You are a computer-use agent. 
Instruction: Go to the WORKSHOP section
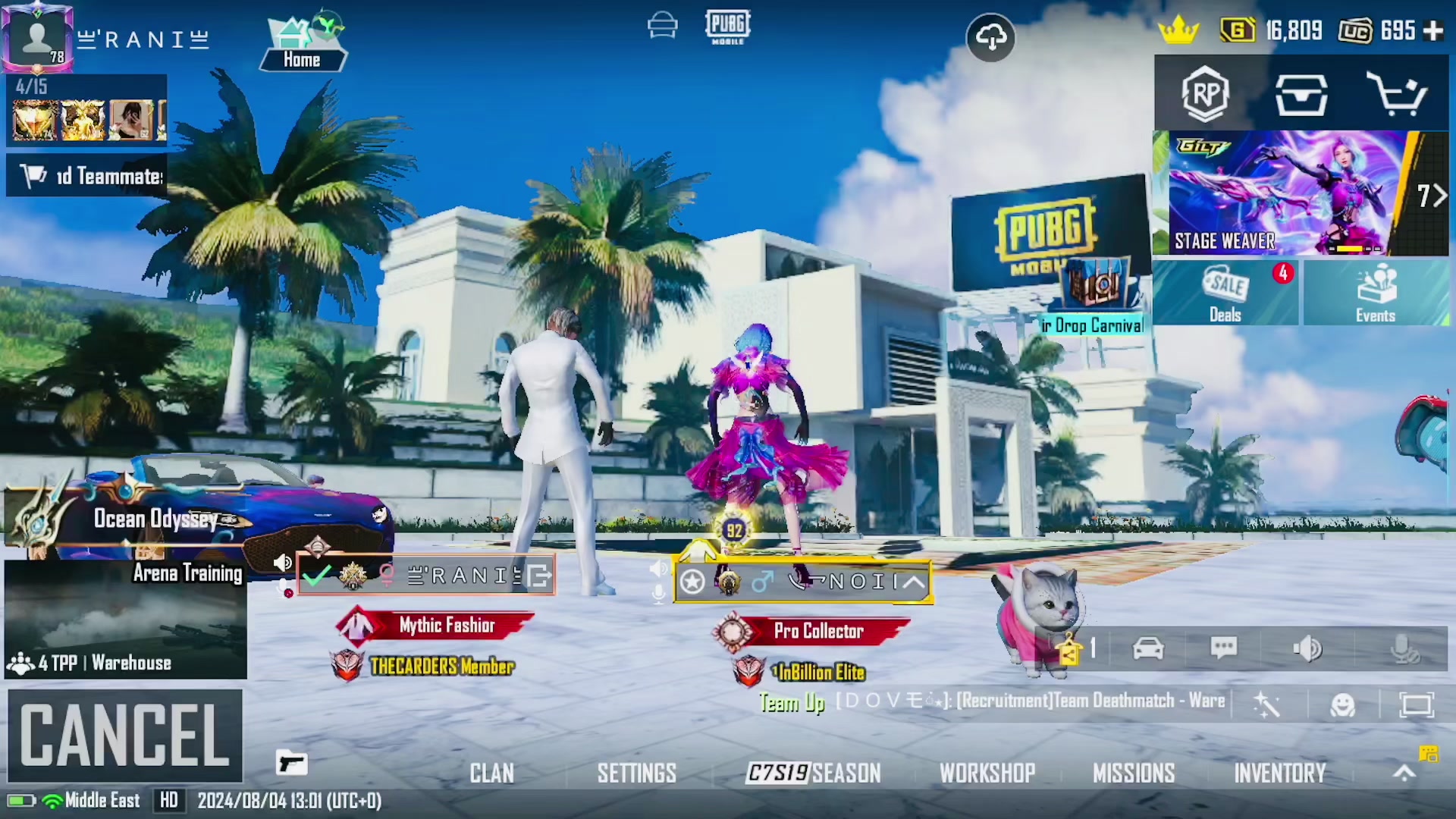pyautogui.click(x=987, y=773)
